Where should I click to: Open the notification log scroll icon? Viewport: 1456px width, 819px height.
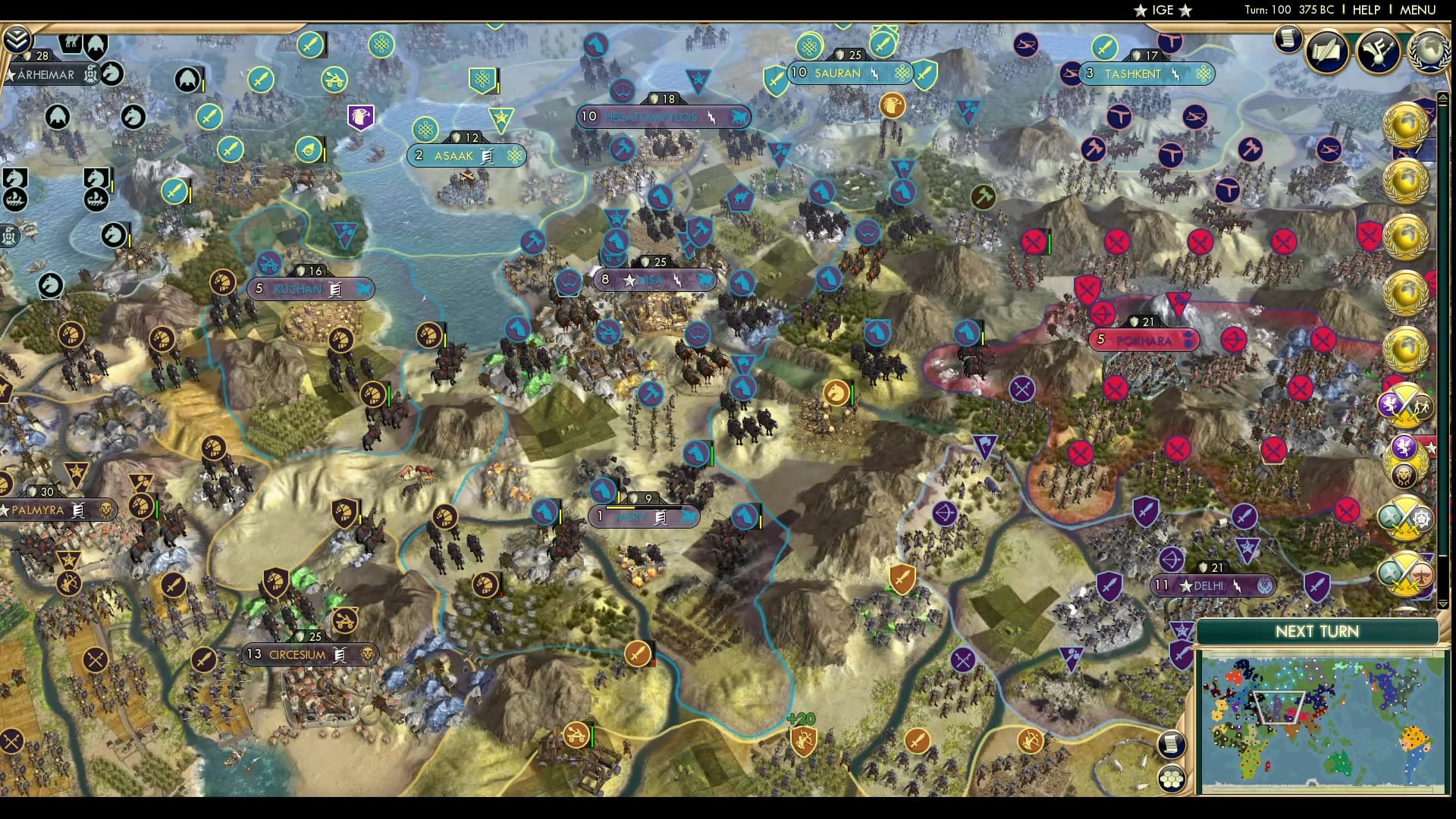click(x=1288, y=39)
